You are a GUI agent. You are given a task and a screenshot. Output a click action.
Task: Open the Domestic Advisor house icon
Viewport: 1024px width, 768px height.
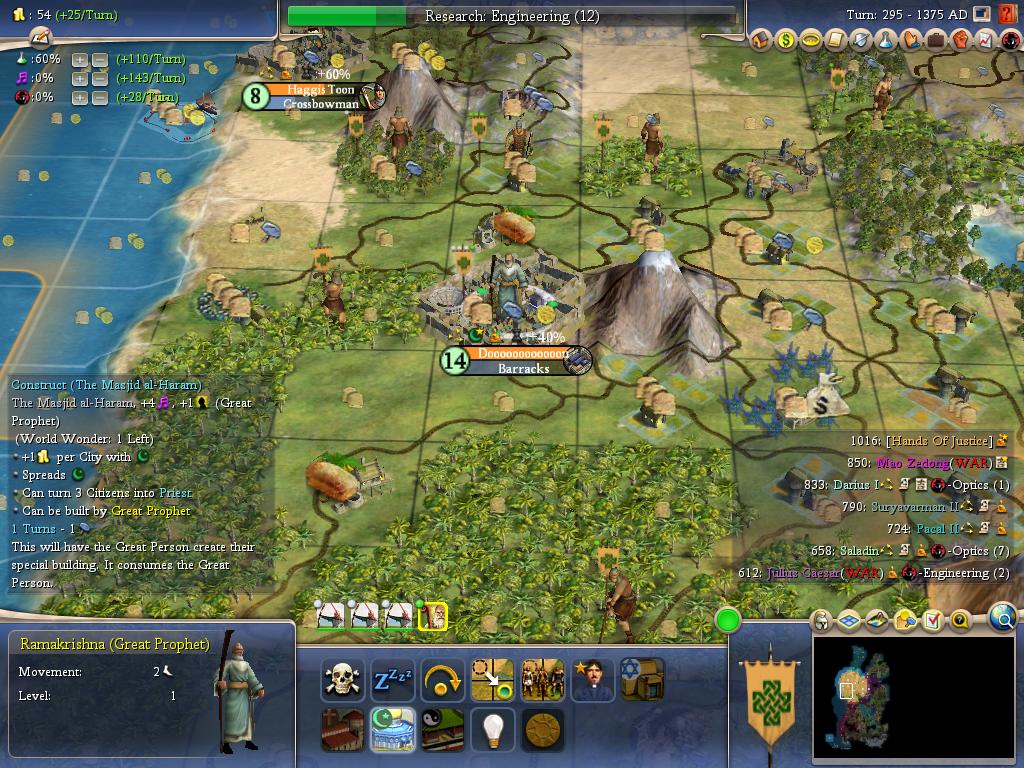tap(760, 41)
